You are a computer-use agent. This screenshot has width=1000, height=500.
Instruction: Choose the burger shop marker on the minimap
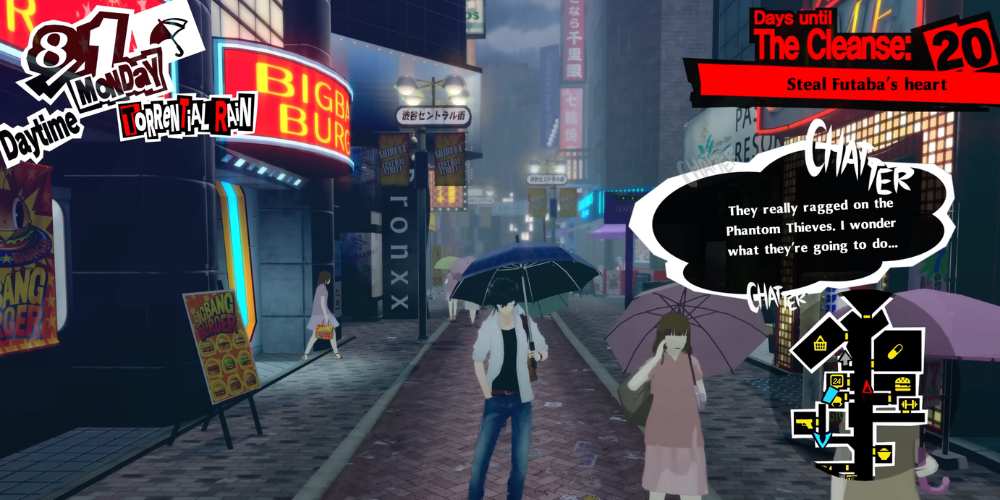[903, 383]
